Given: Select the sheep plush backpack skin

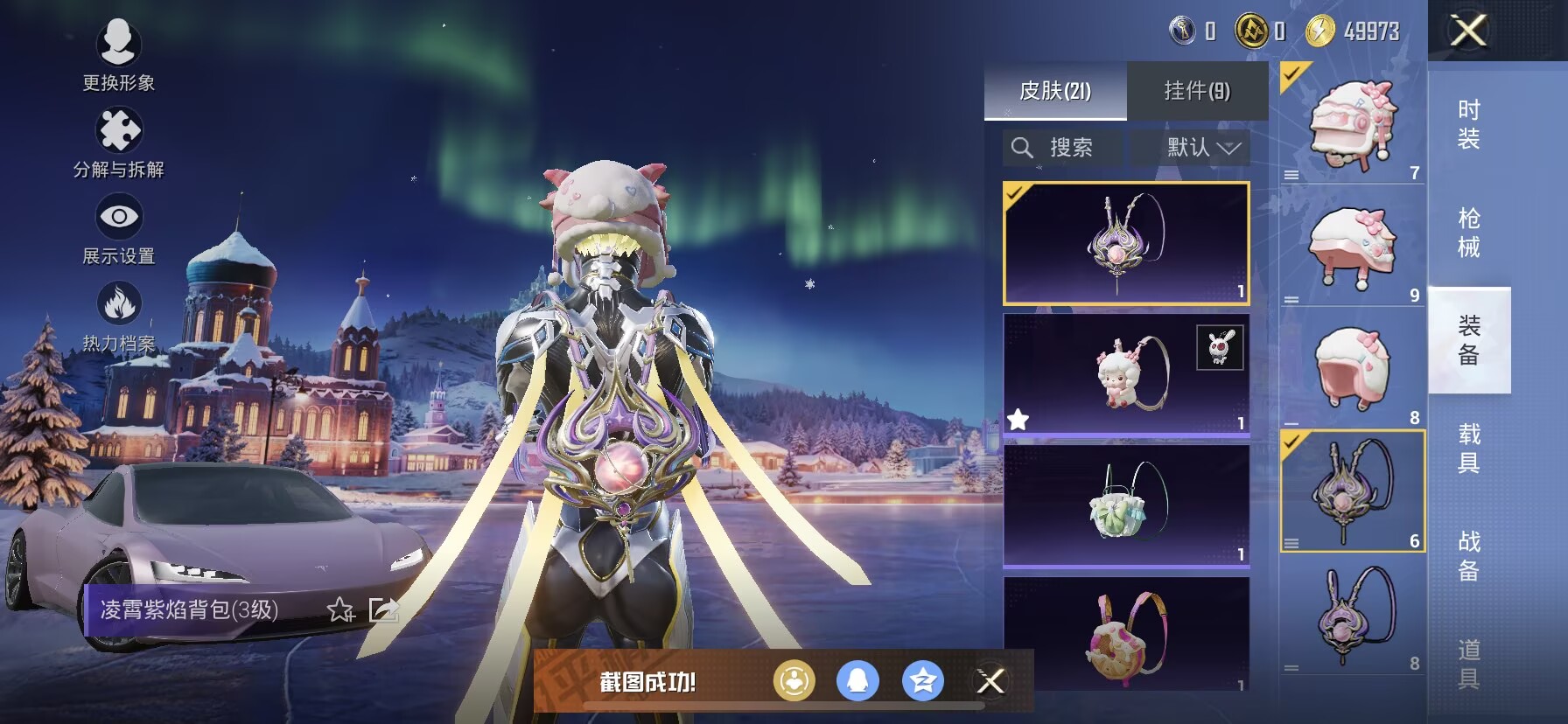Looking at the screenshot, I should (1126, 374).
